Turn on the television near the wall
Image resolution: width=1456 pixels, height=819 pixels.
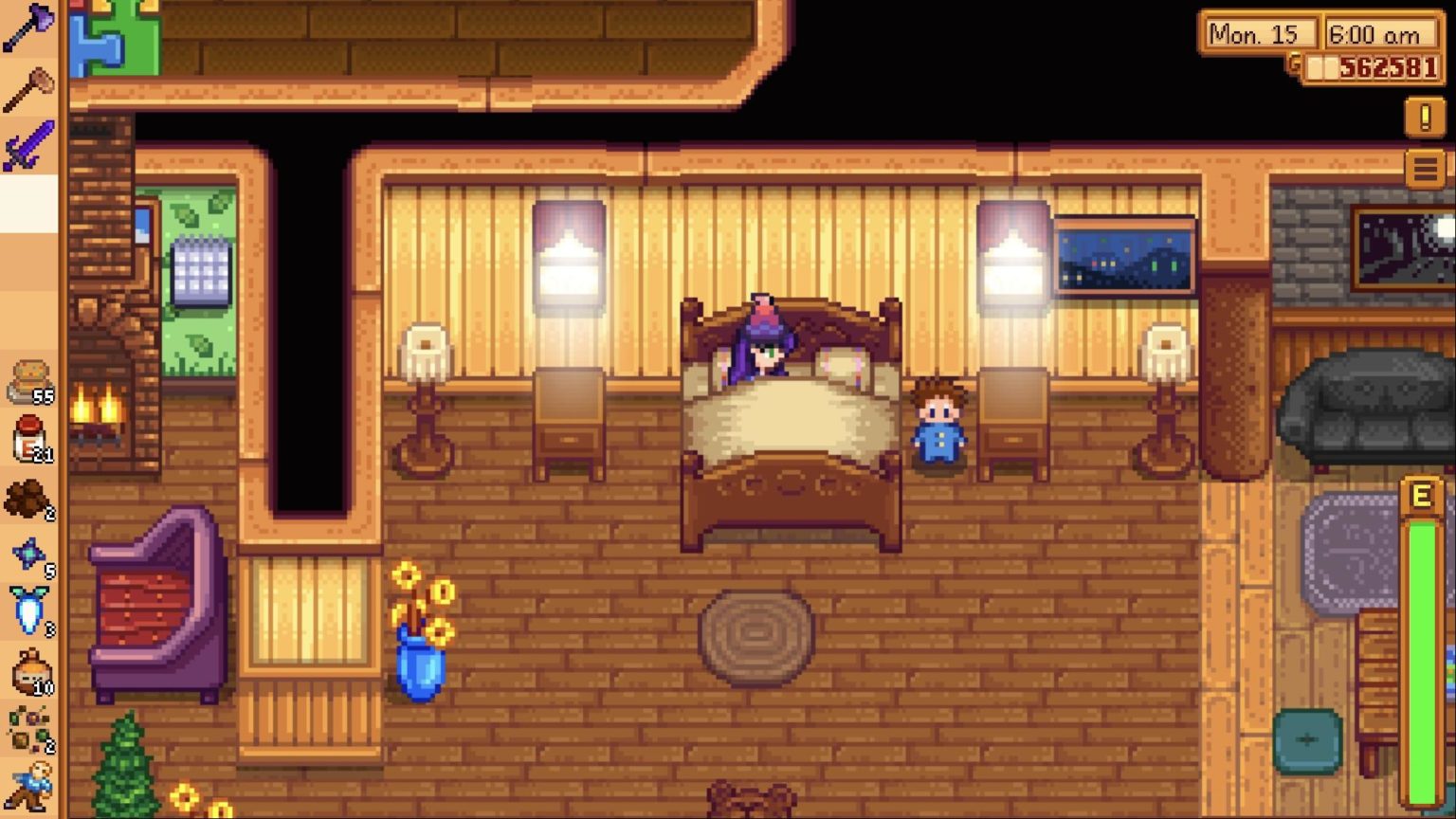click(1123, 256)
